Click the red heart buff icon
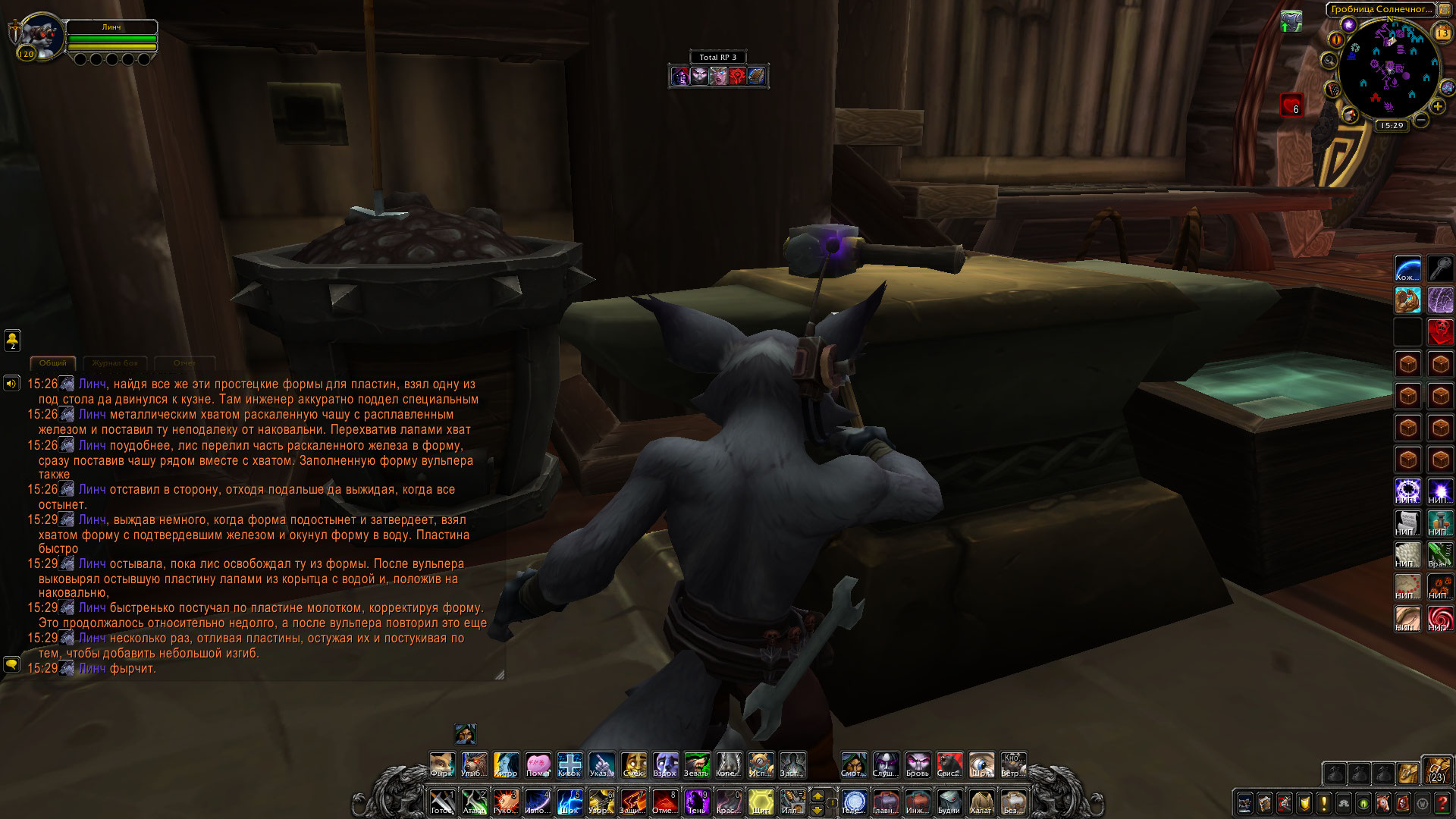This screenshot has width=1456, height=819. click(x=1291, y=105)
